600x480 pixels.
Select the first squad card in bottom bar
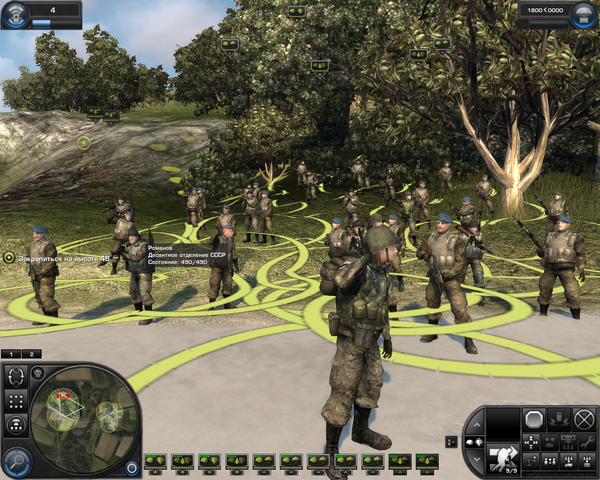point(155,461)
